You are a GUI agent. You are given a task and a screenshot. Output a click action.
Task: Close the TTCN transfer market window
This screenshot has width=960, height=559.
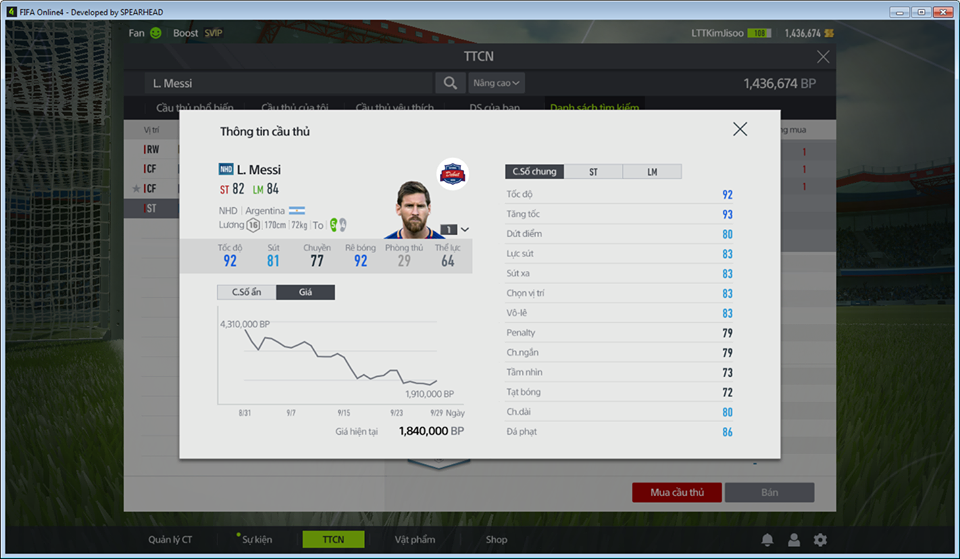point(823,57)
